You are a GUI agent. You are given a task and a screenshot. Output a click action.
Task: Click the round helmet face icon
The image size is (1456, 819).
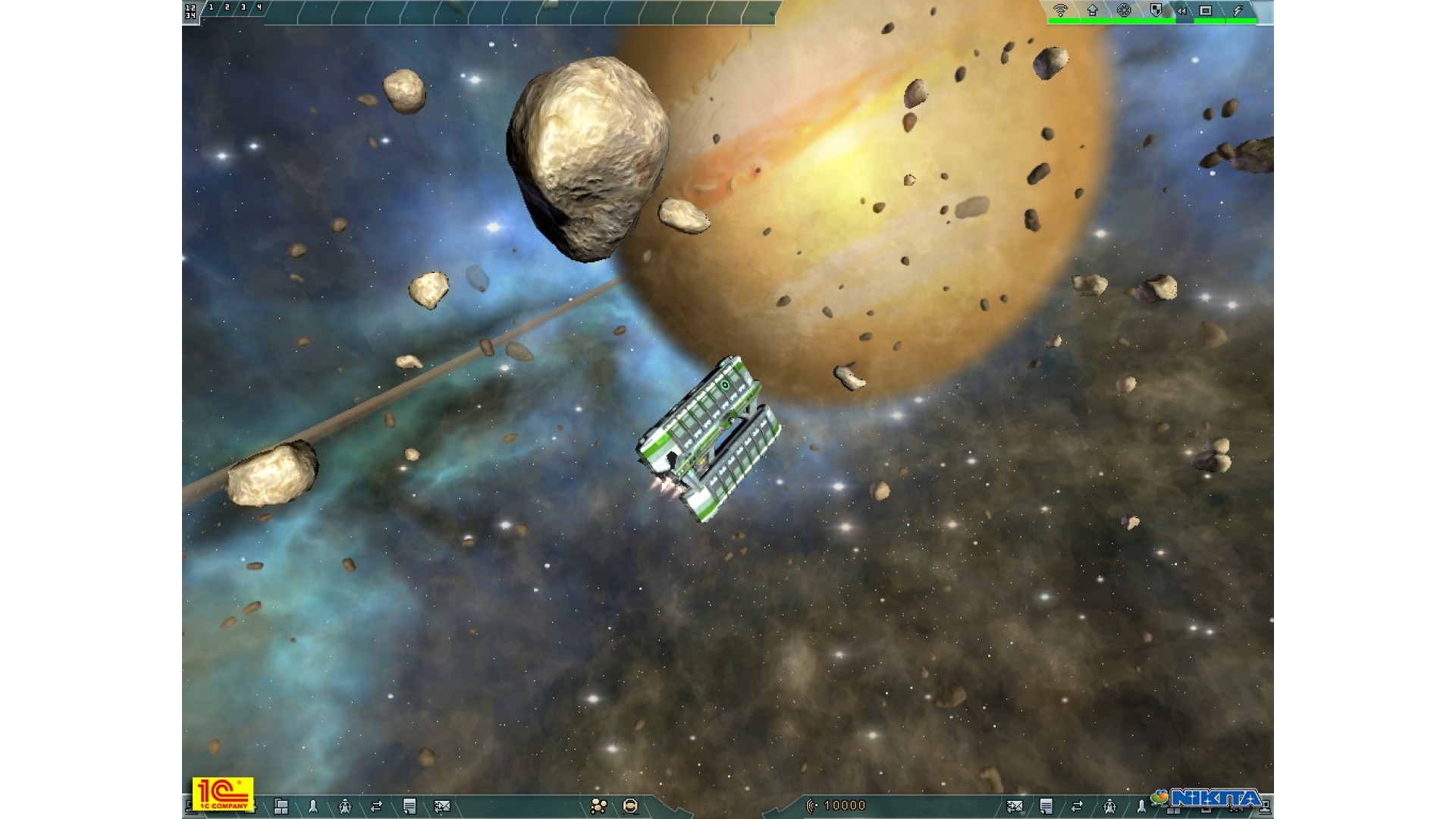pyautogui.click(x=630, y=806)
